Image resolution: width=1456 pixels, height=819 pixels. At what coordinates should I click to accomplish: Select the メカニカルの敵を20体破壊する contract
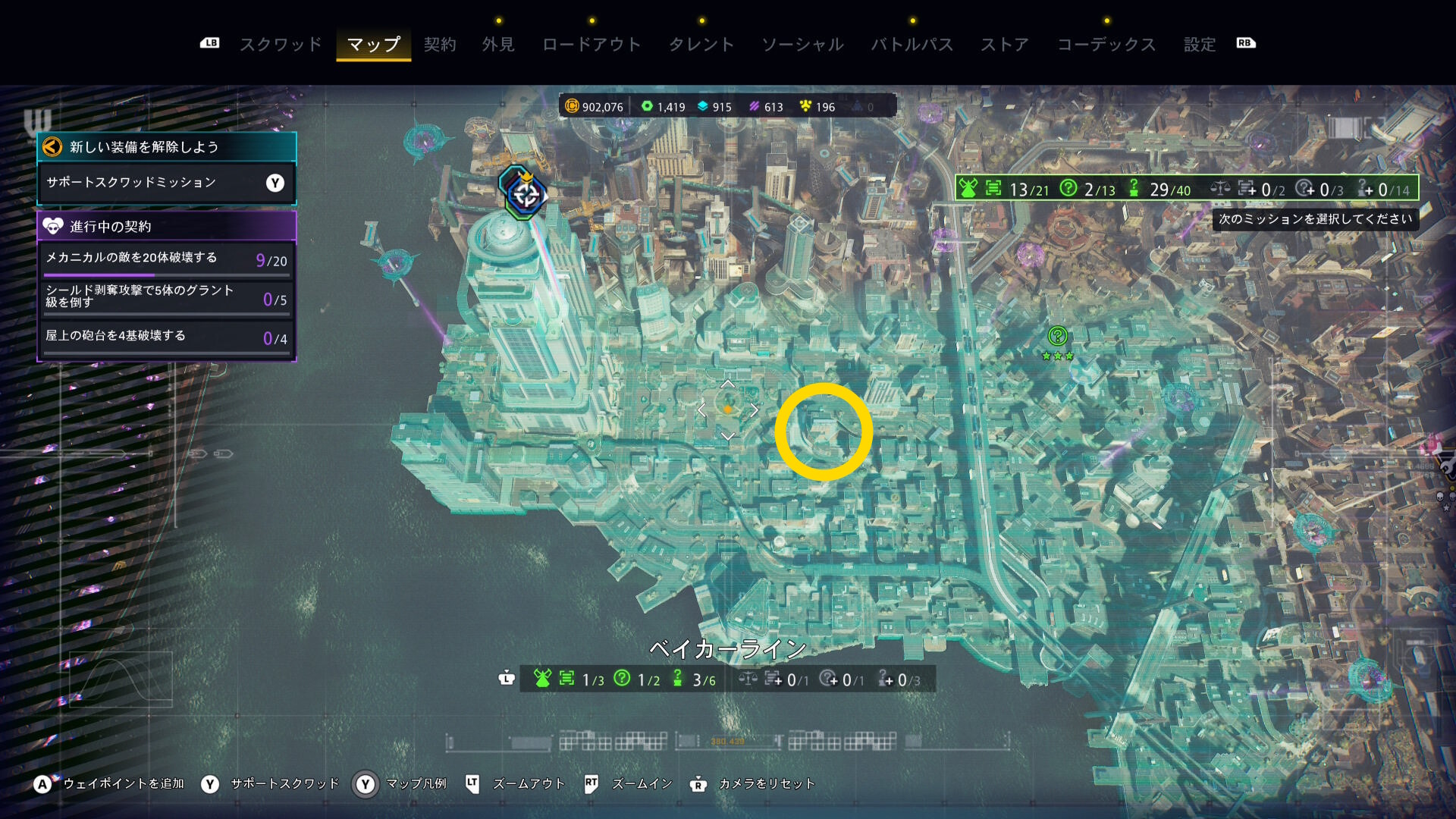(166, 259)
